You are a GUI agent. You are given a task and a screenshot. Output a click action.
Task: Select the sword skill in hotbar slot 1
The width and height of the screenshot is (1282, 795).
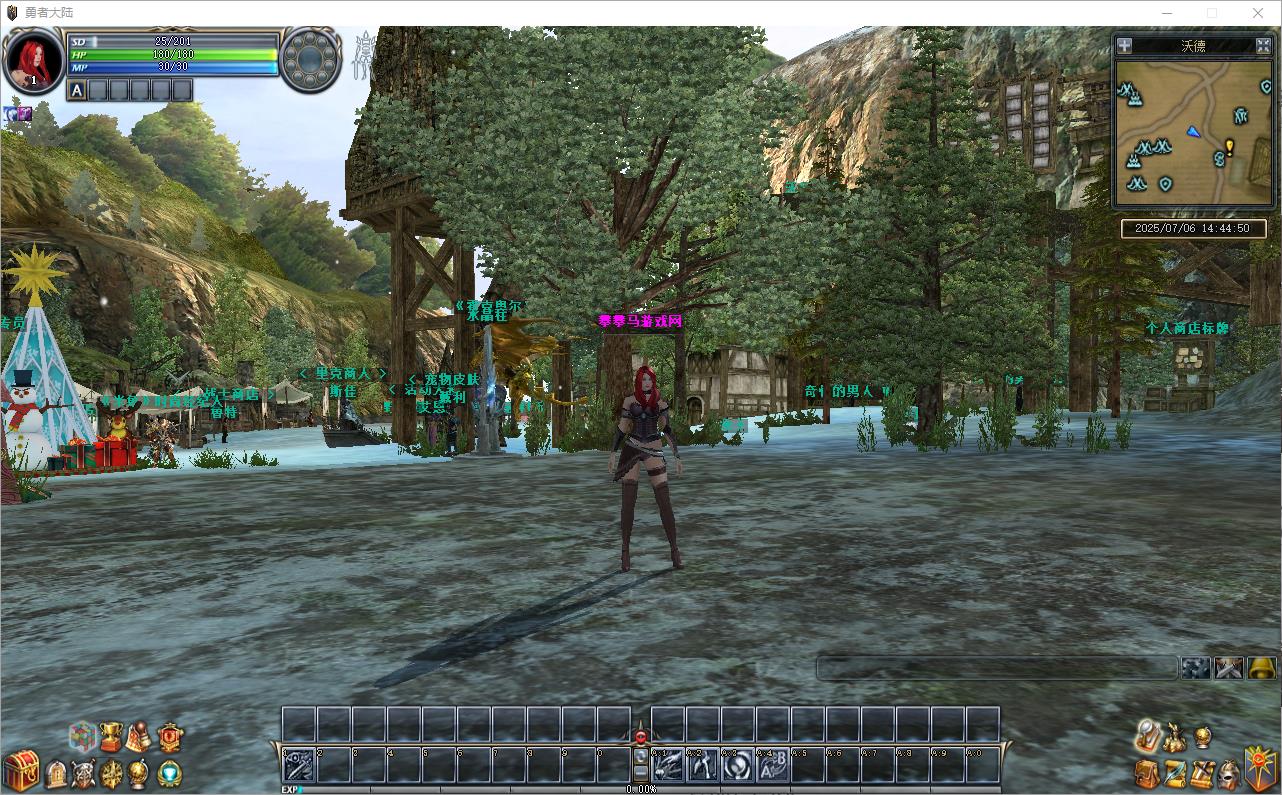pyautogui.click(x=299, y=765)
